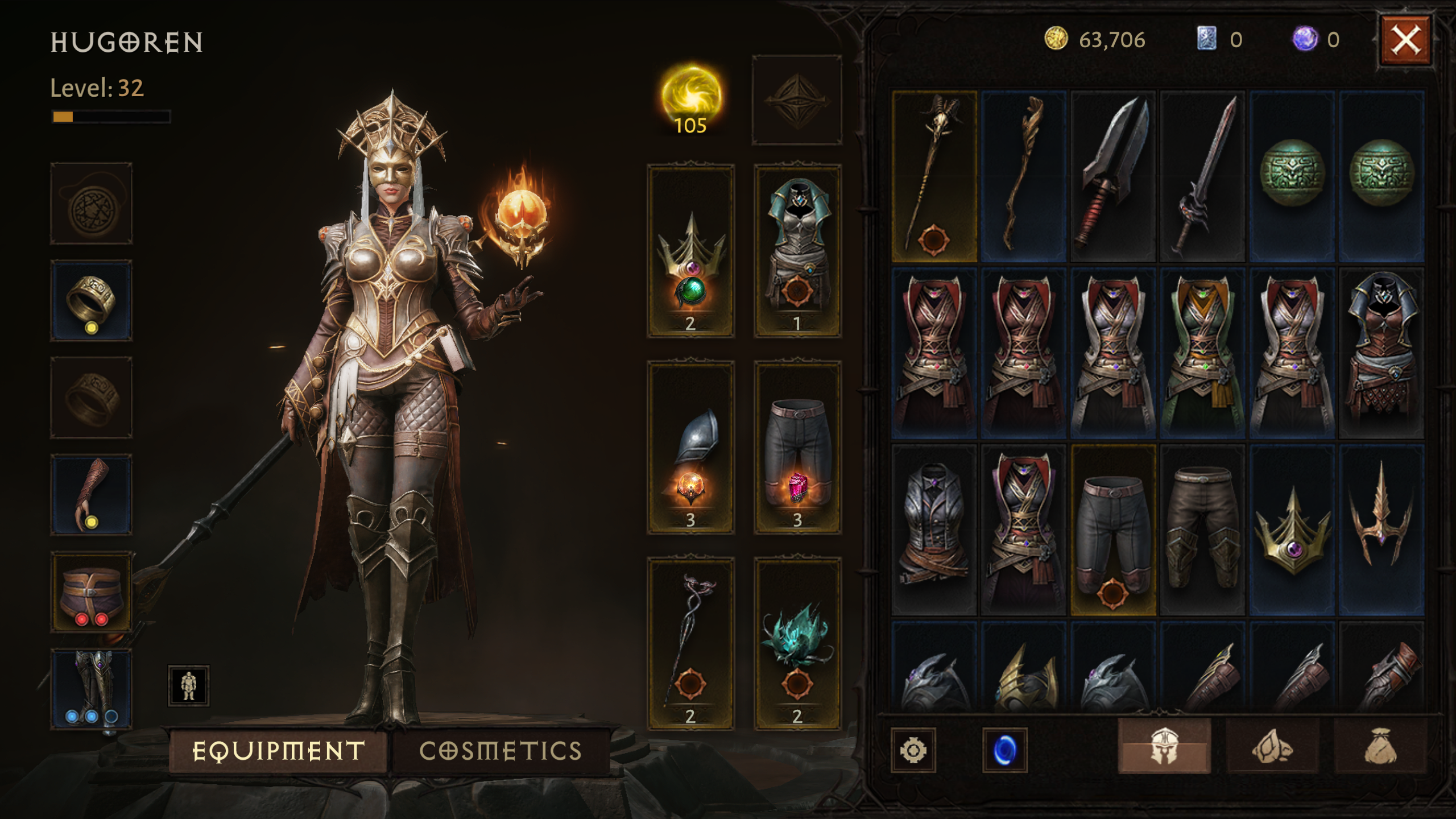Inspect the equipped dark pants with ruby gem
The height and width of the screenshot is (819, 1456).
pyautogui.click(x=797, y=447)
